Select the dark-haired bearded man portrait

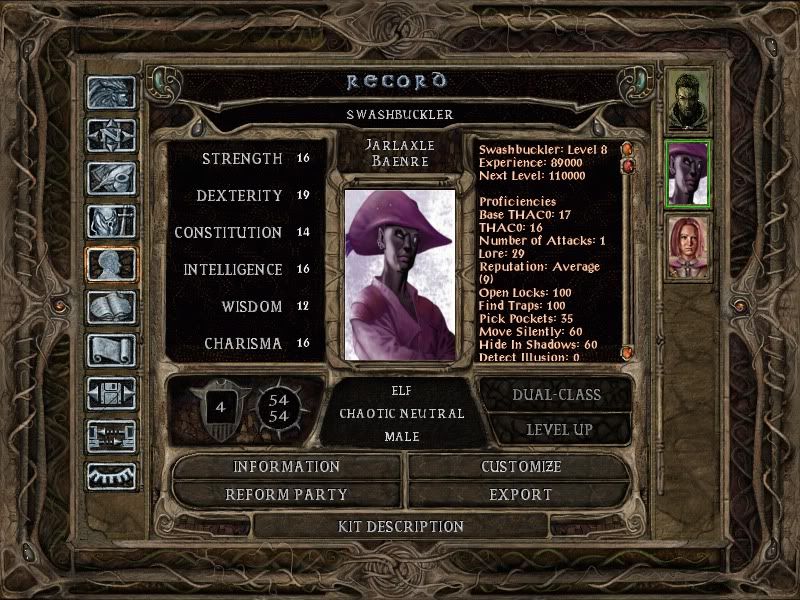tap(689, 101)
